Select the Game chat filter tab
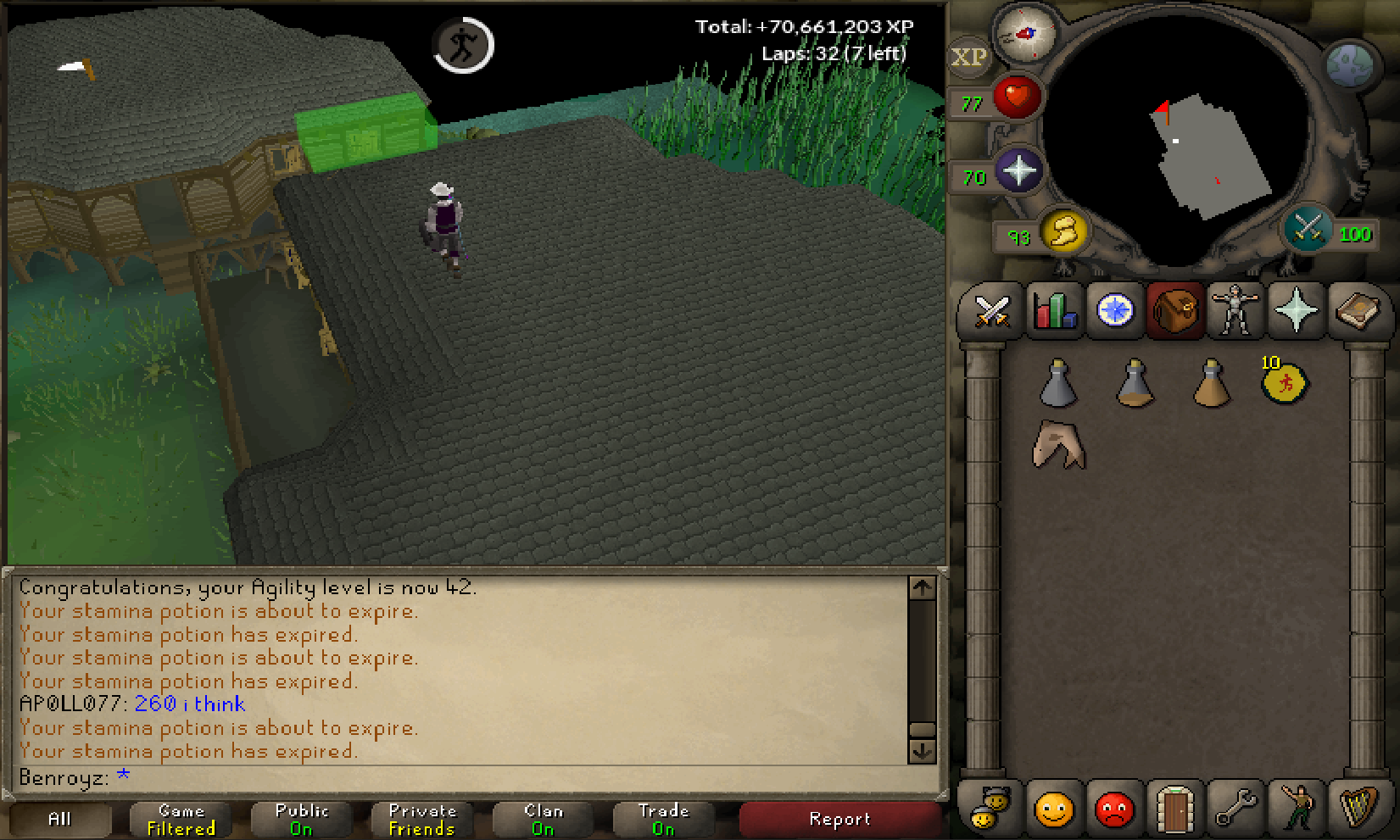This screenshot has width=1400, height=840. coord(181,820)
